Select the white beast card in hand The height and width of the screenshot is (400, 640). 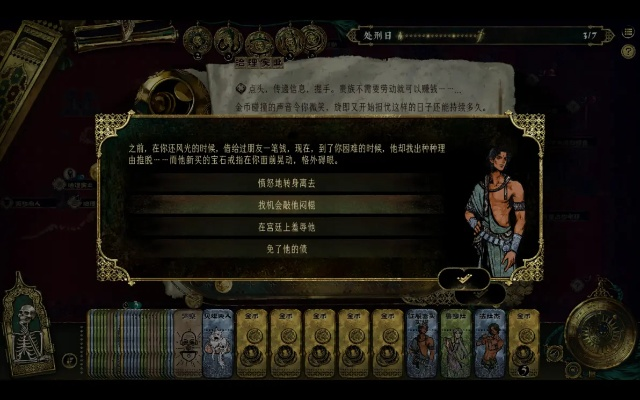click(217, 343)
